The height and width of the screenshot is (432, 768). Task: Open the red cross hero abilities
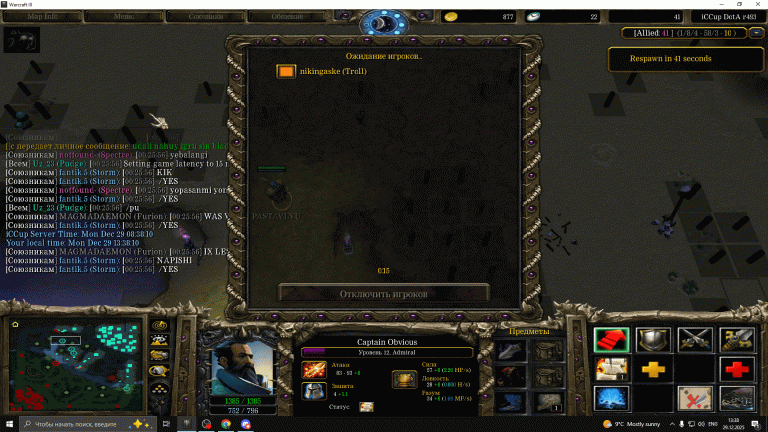pos(738,369)
